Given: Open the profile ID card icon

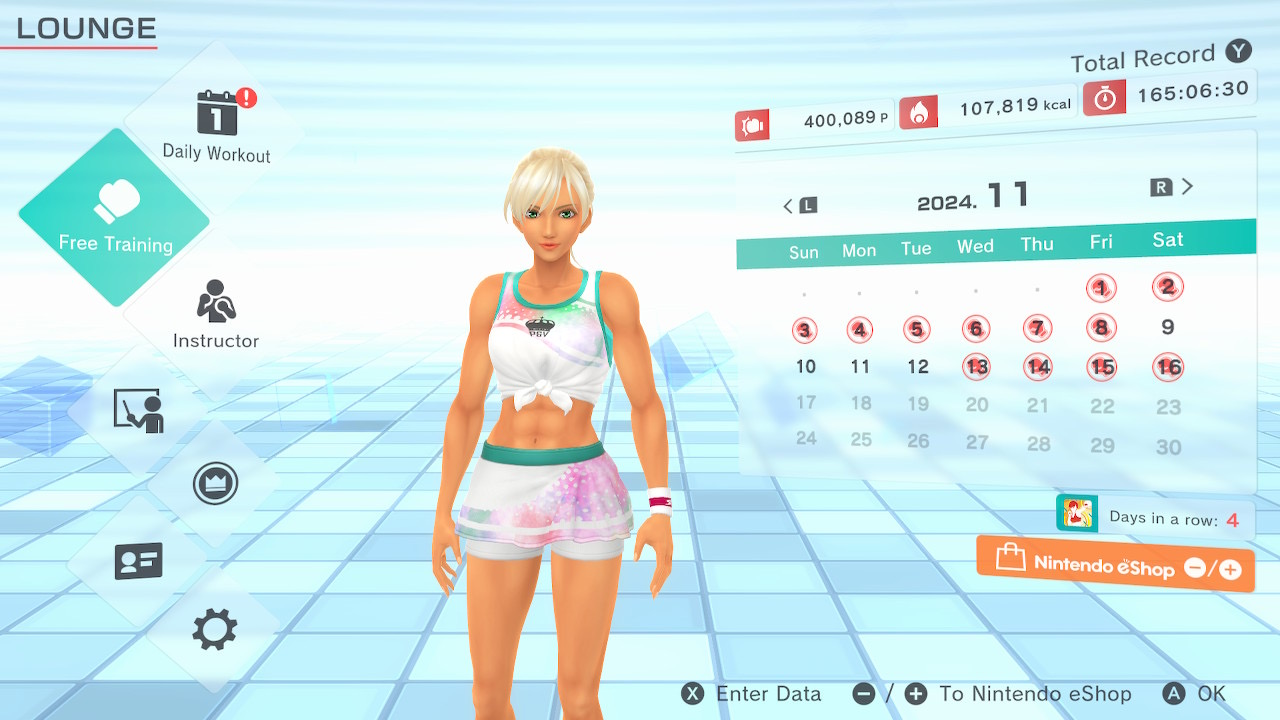Looking at the screenshot, I should tap(138, 560).
